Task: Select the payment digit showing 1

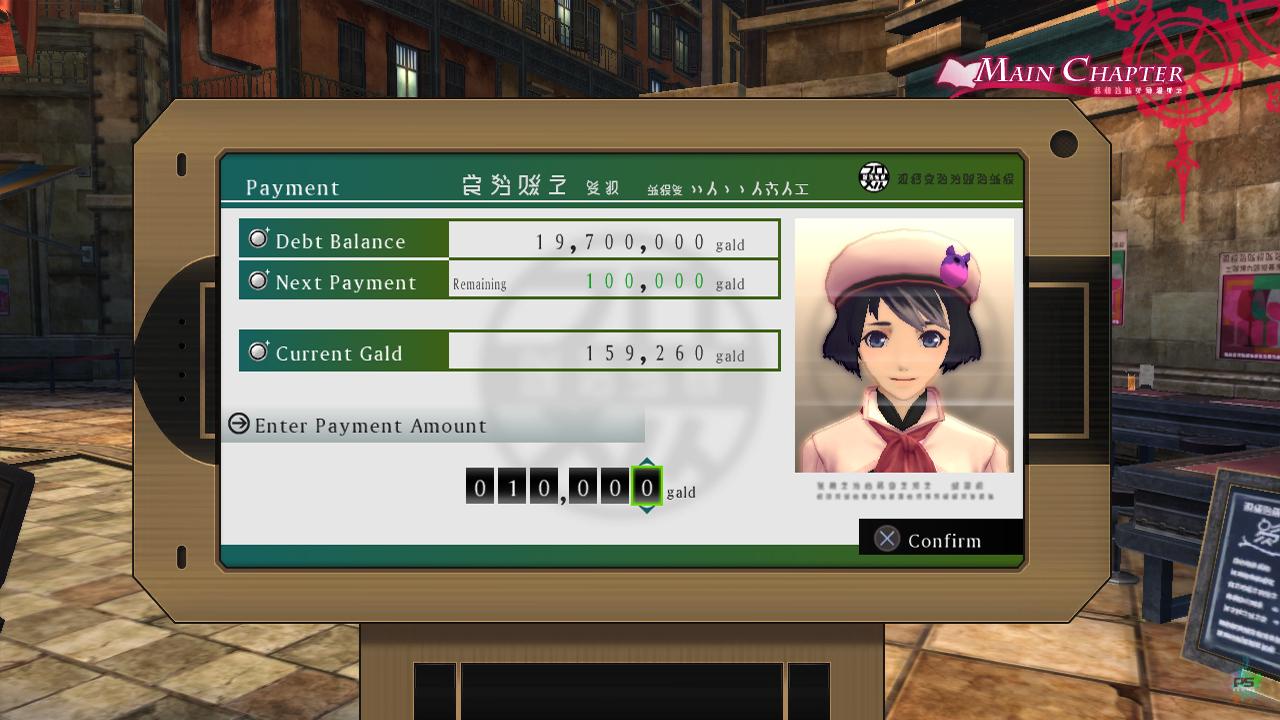Action: click(511, 487)
